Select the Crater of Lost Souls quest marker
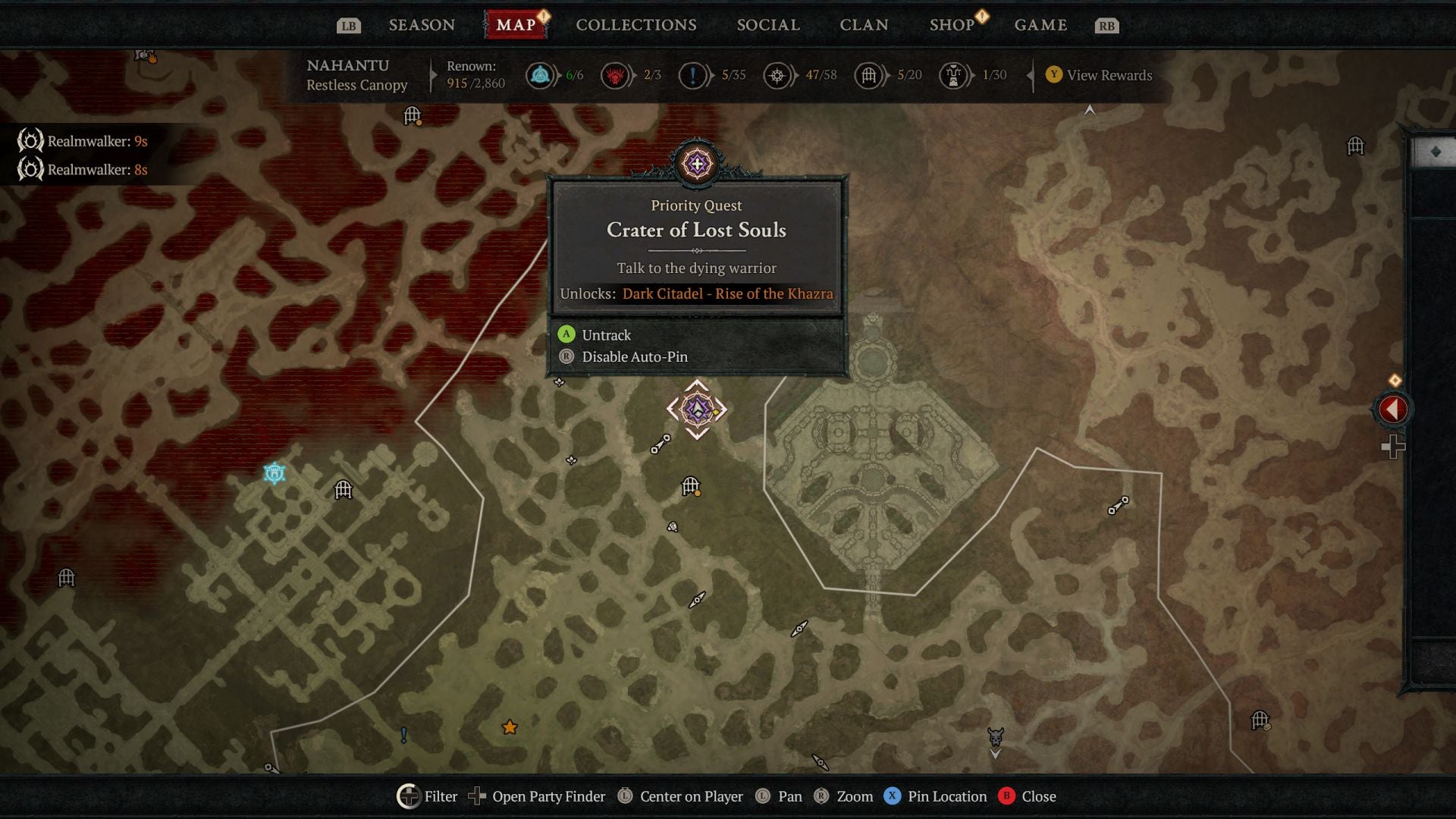The height and width of the screenshot is (819, 1456). tap(698, 408)
